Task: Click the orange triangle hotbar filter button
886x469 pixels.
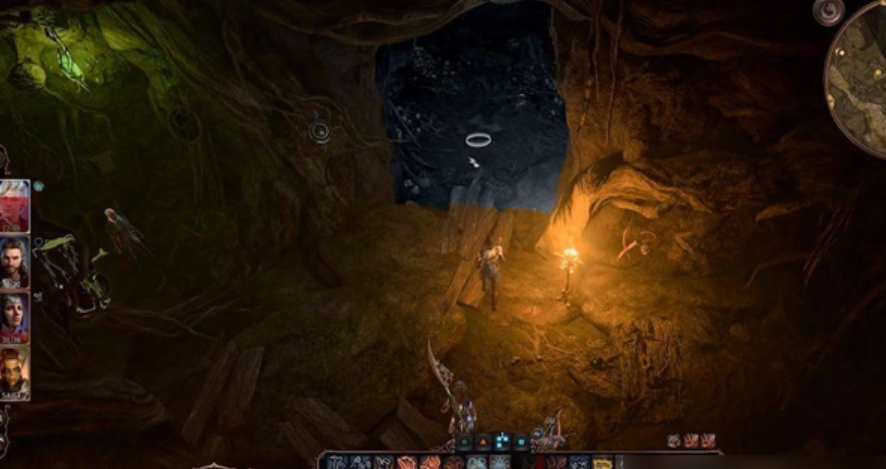Action: tap(483, 441)
